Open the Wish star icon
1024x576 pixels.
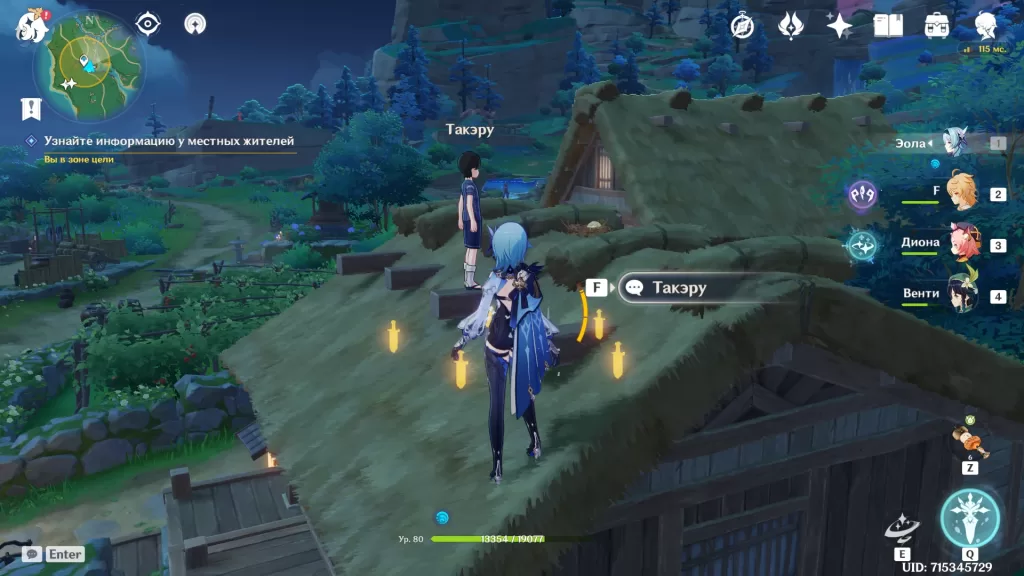839,25
